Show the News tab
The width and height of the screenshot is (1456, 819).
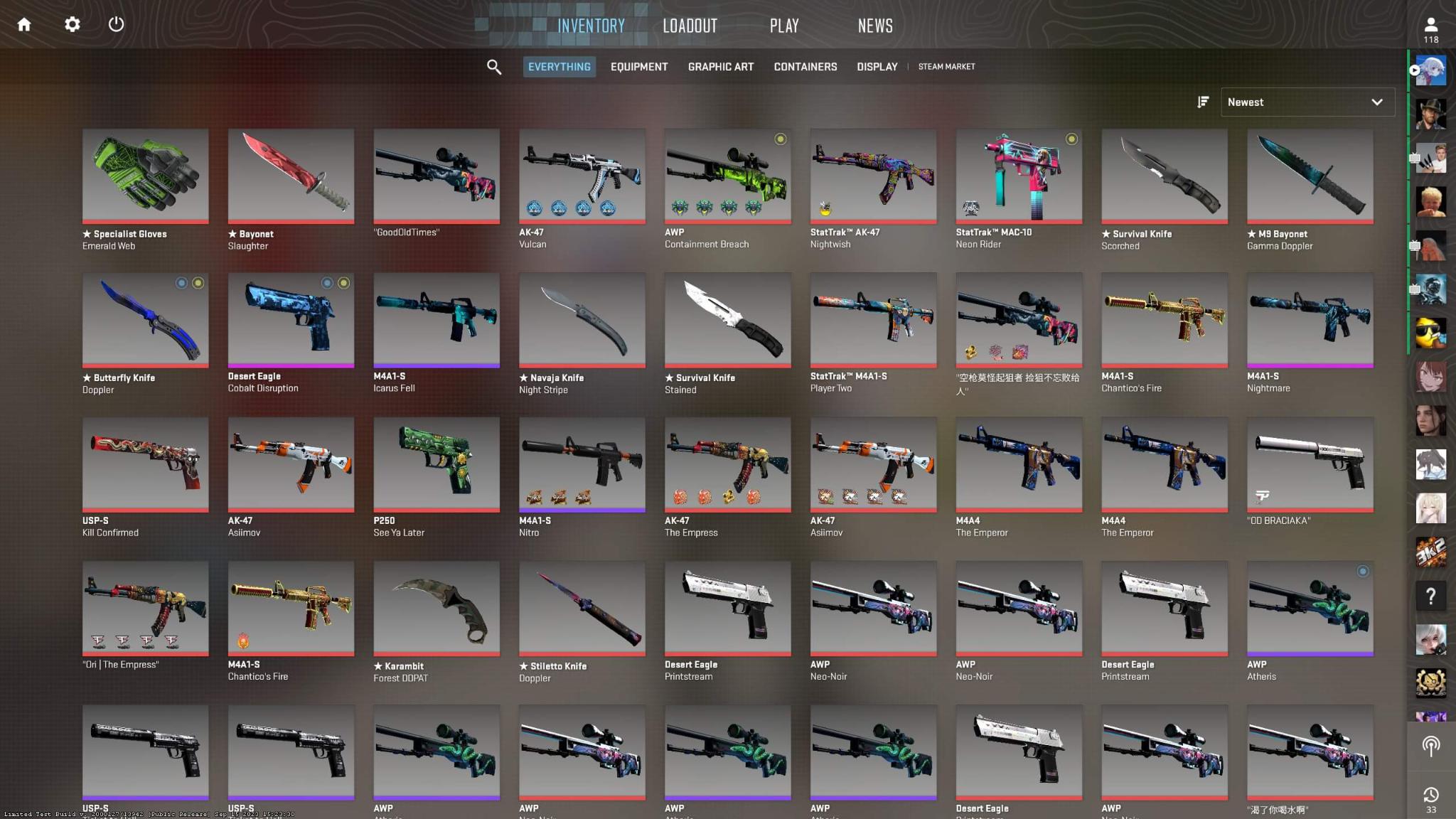tap(875, 26)
